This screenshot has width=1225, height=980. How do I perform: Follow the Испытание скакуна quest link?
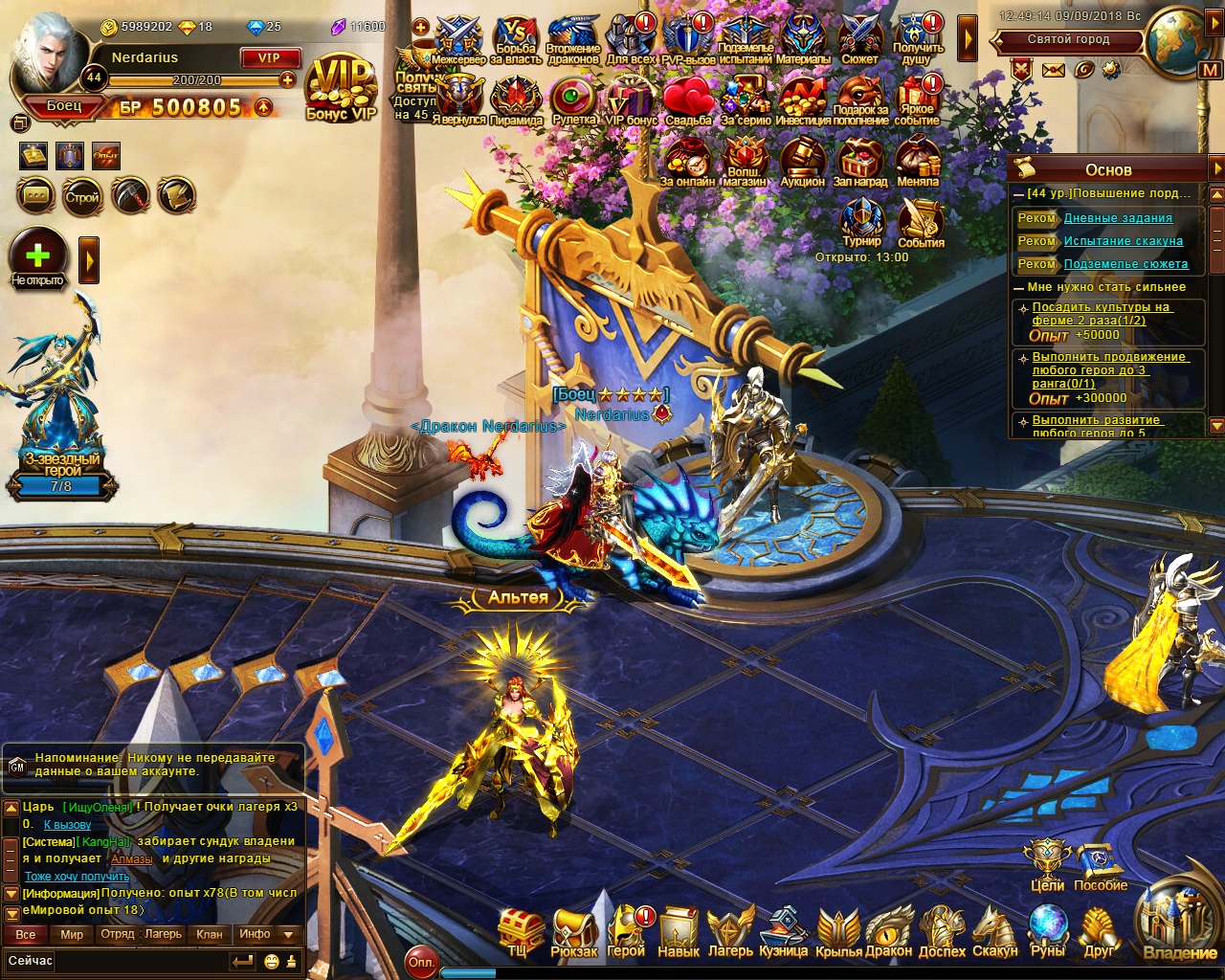pyautogui.click(x=1124, y=241)
